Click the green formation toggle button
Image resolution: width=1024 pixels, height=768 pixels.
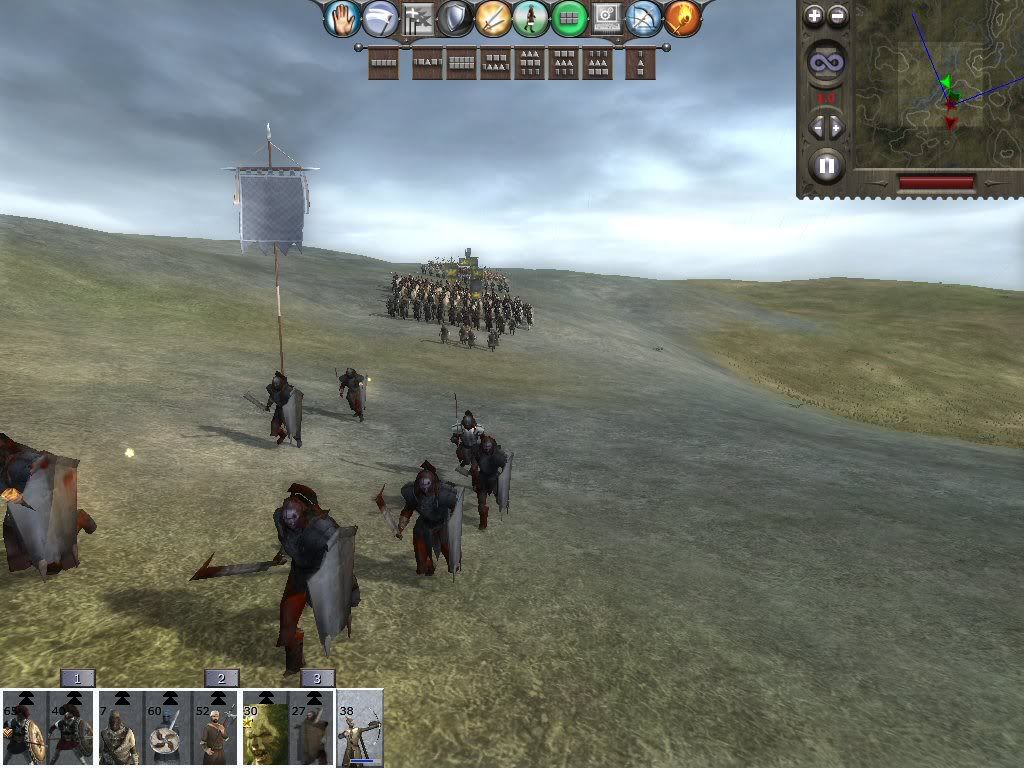pyautogui.click(x=569, y=18)
